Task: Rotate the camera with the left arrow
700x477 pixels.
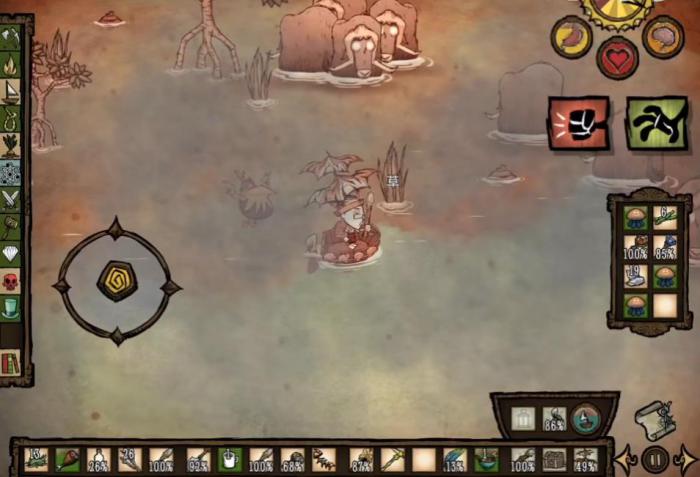Action: tap(625, 459)
